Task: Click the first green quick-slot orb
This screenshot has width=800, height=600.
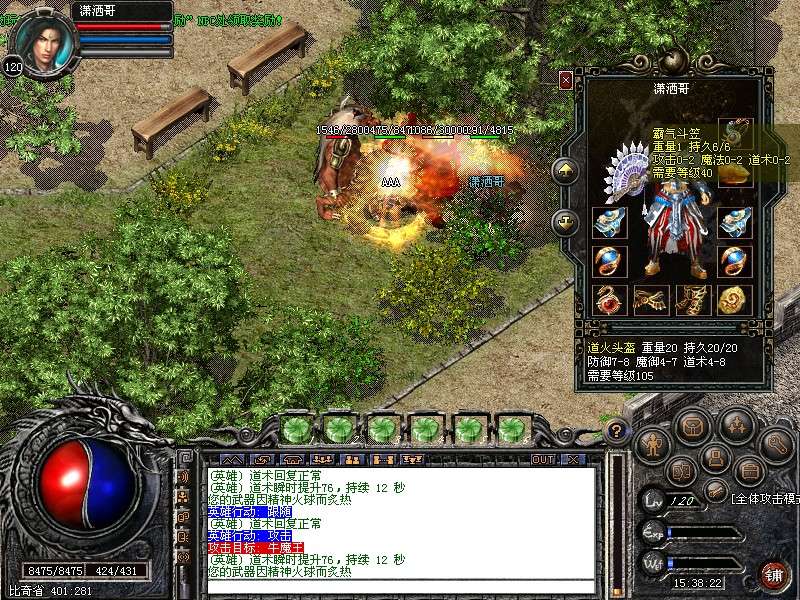Action: tap(295, 430)
